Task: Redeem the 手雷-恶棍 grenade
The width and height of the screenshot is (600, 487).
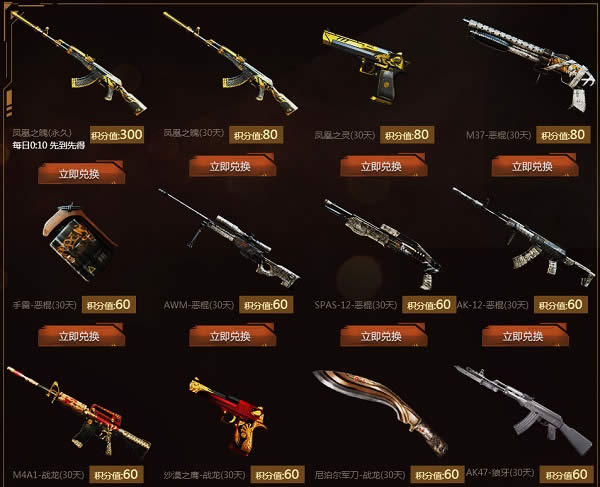Action: [x=81, y=335]
